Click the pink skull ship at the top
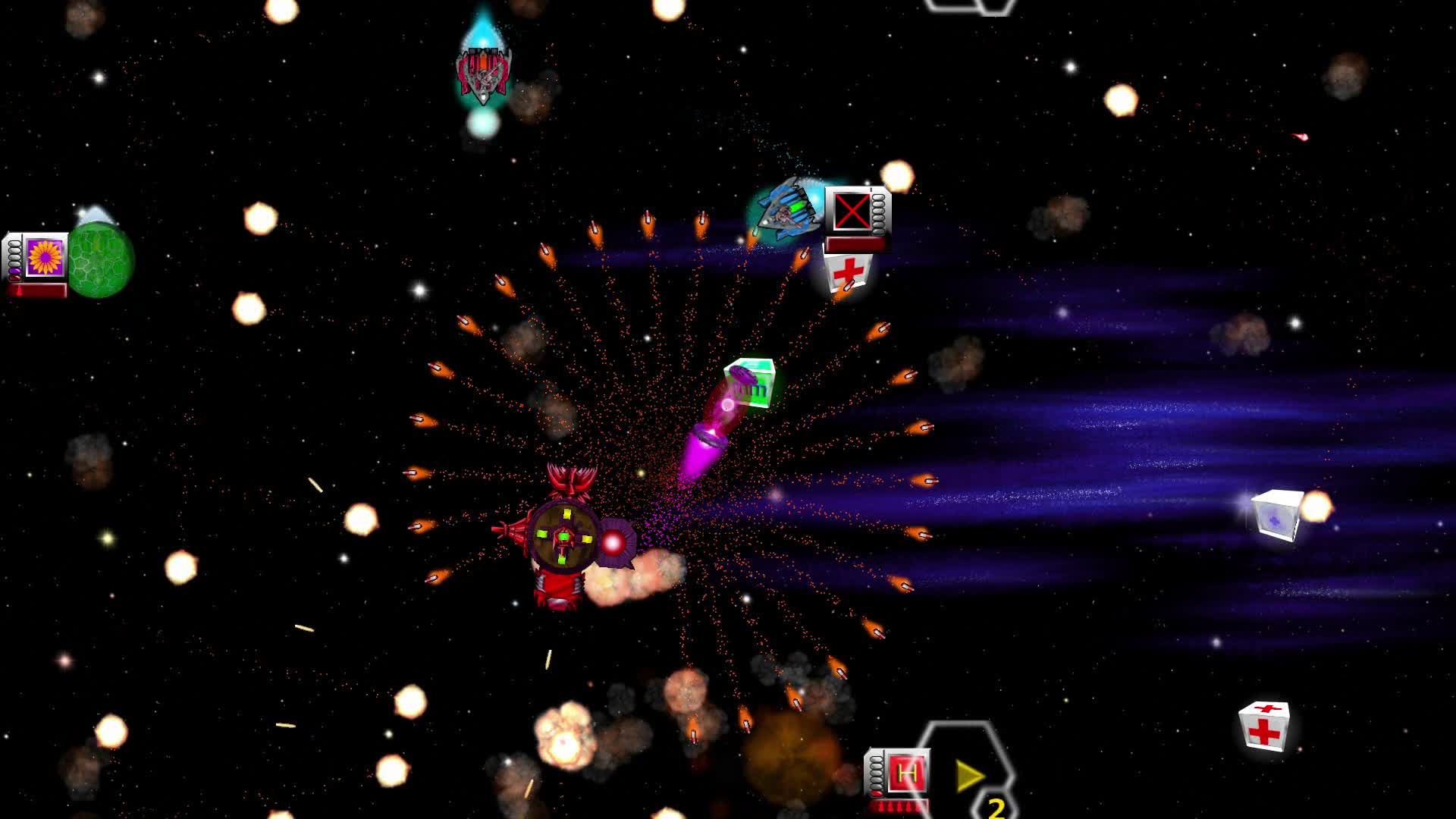Image resolution: width=1456 pixels, height=819 pixels. coord(484,72)
